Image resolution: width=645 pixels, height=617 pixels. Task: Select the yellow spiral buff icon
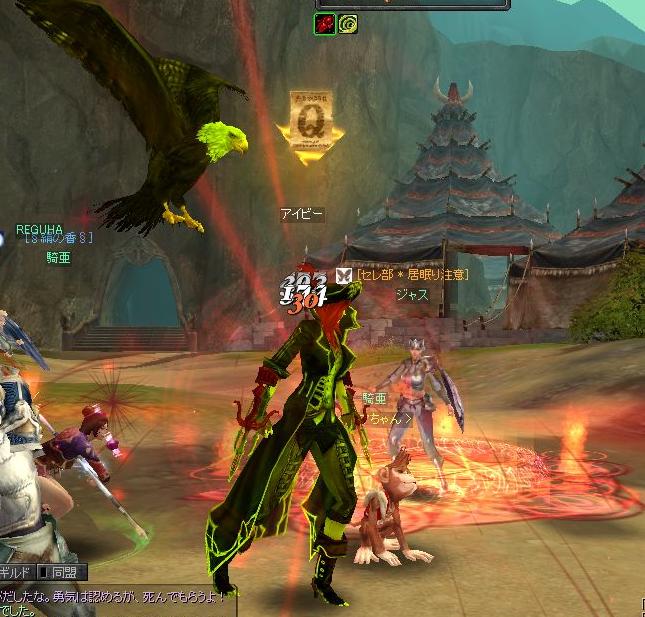347,24
